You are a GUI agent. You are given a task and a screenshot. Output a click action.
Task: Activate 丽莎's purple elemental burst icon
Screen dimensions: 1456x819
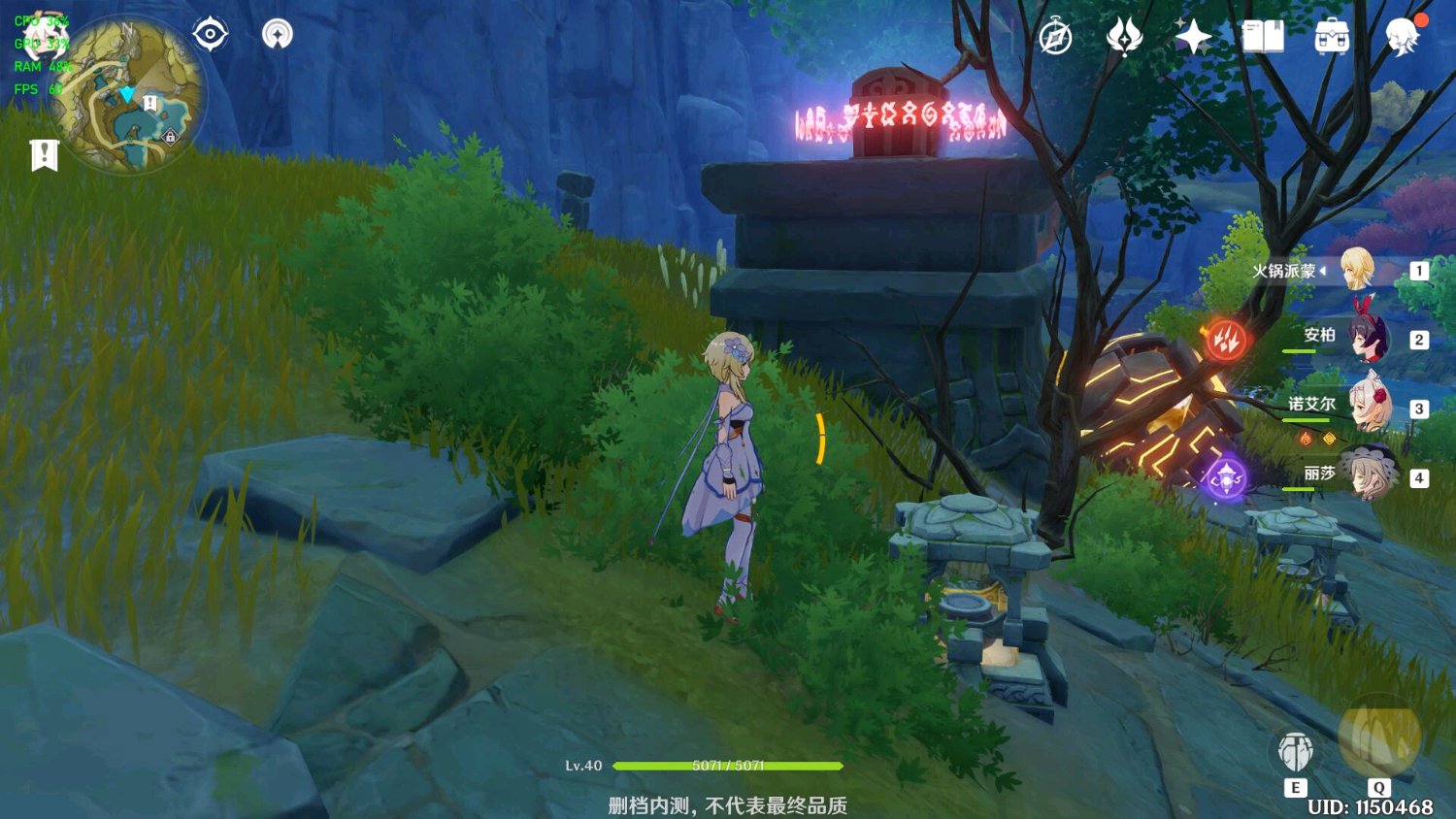[x=1226, y=478]
